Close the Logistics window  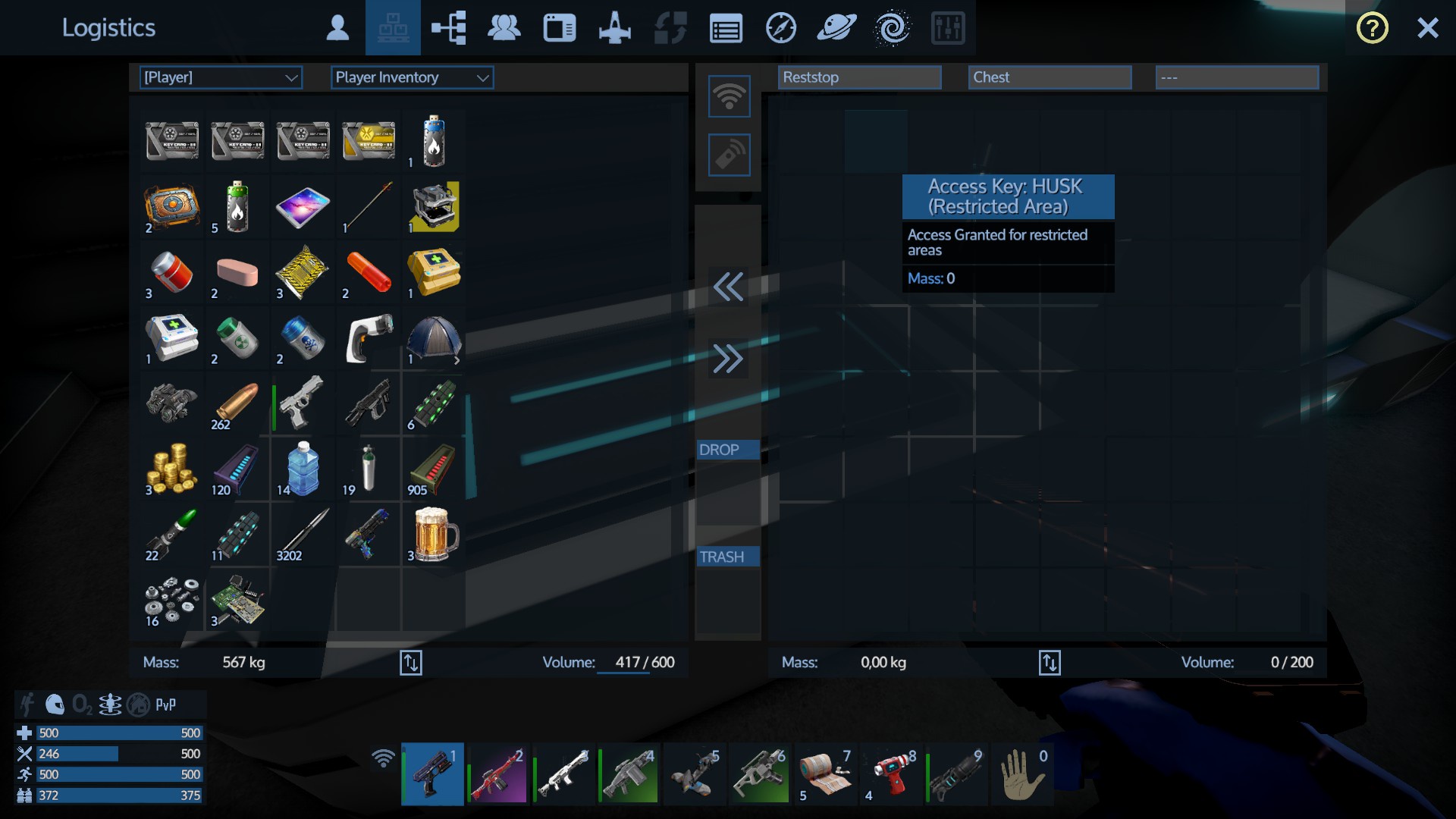(1427, 28)
